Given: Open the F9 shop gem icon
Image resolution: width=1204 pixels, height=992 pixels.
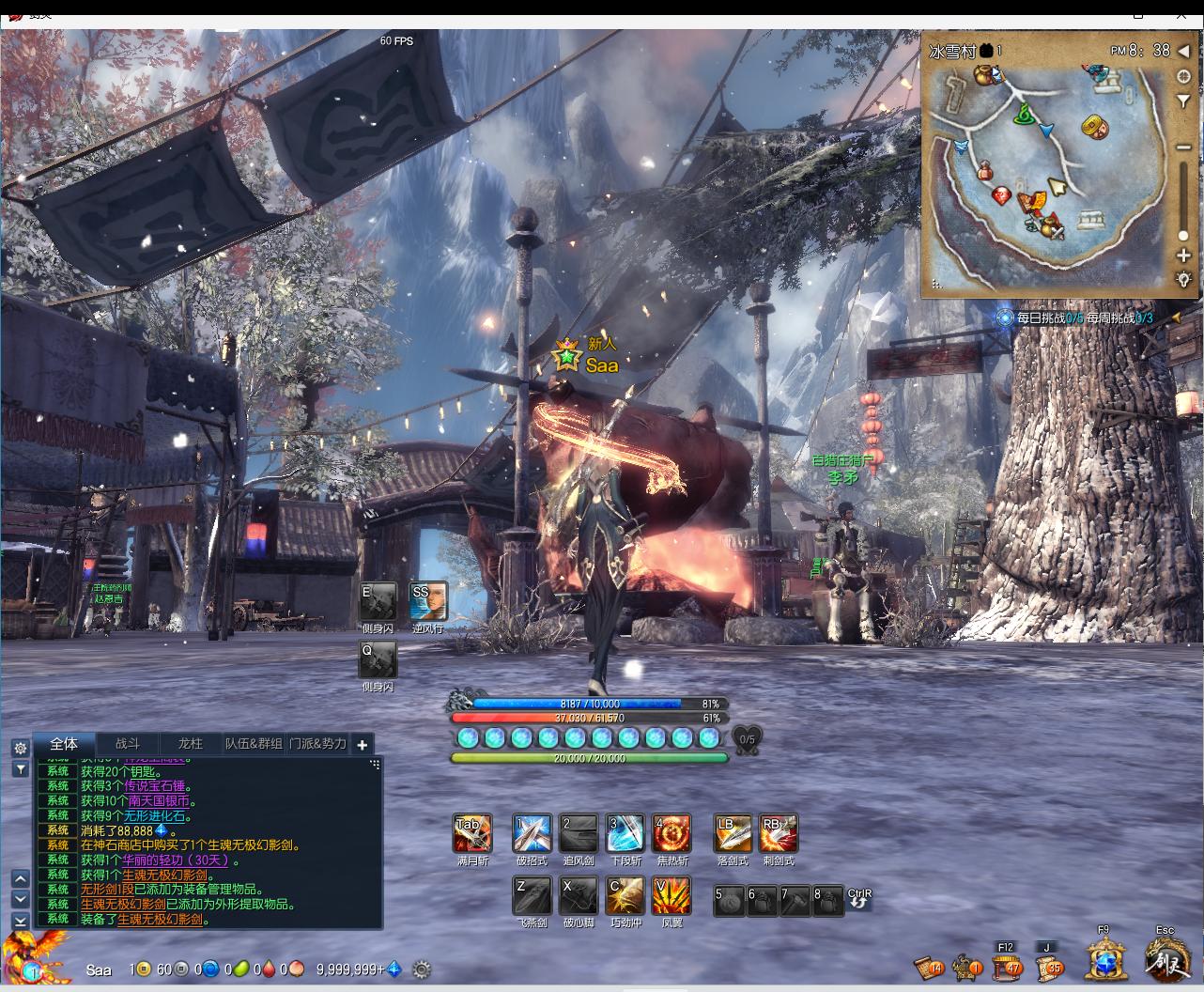Looking at the screenshot, I should pyautogui.click(x=1107, y=960).
